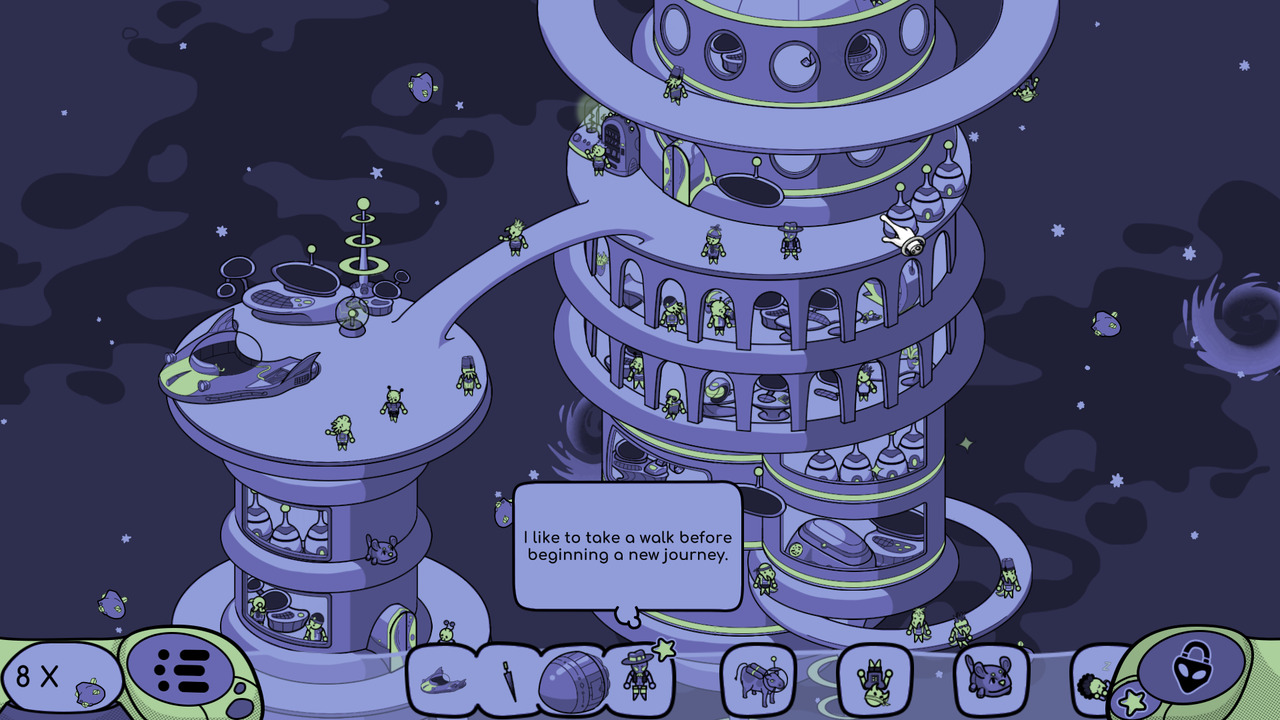Screen dimensions: 1280x720
Task: Click the satellite dish on the left tower
Action: (306, 276)
